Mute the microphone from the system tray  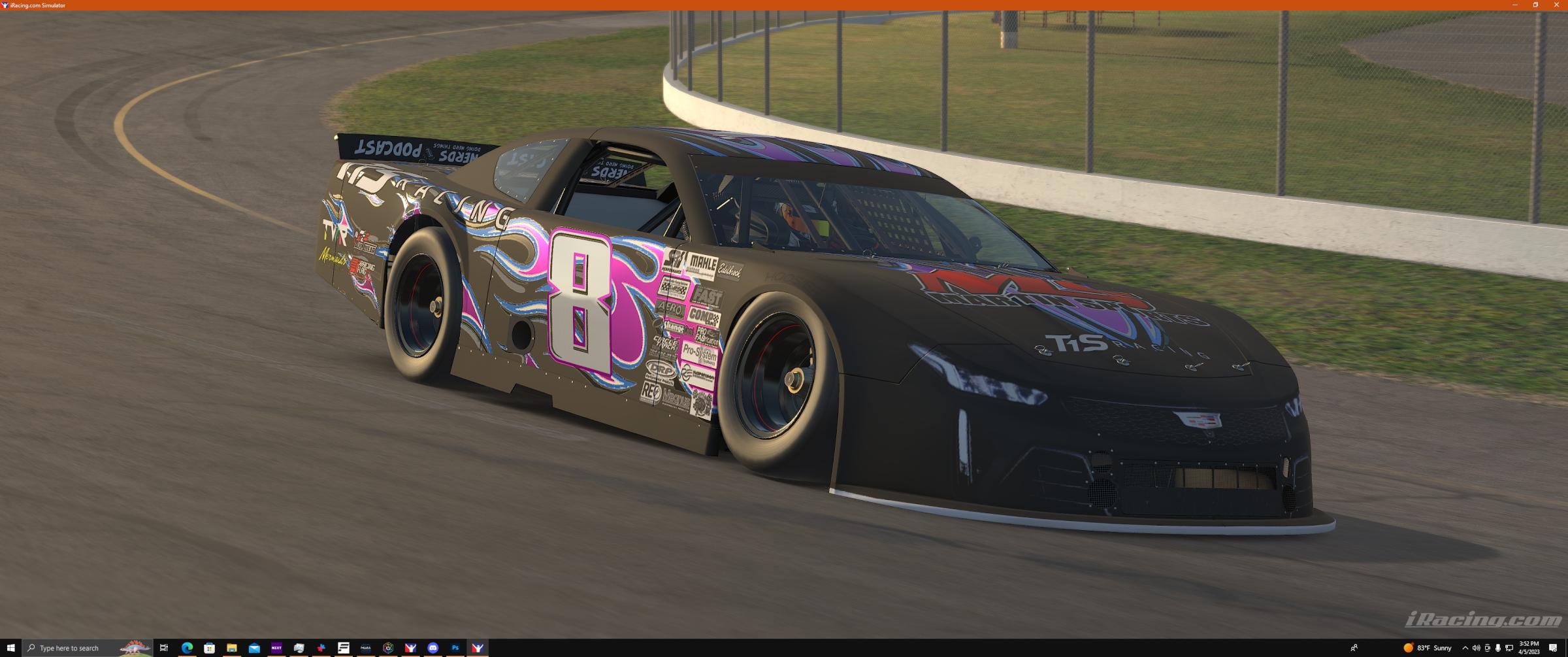click(x=1498, y=648)
